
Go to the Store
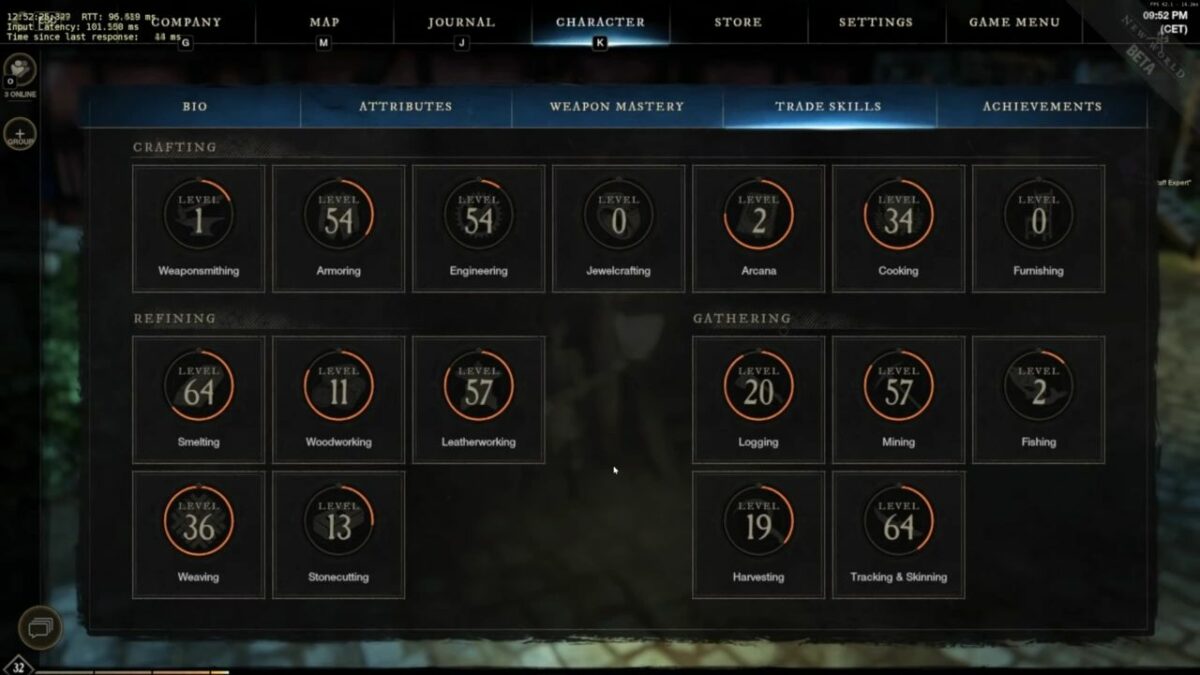[x=738, y=22]
